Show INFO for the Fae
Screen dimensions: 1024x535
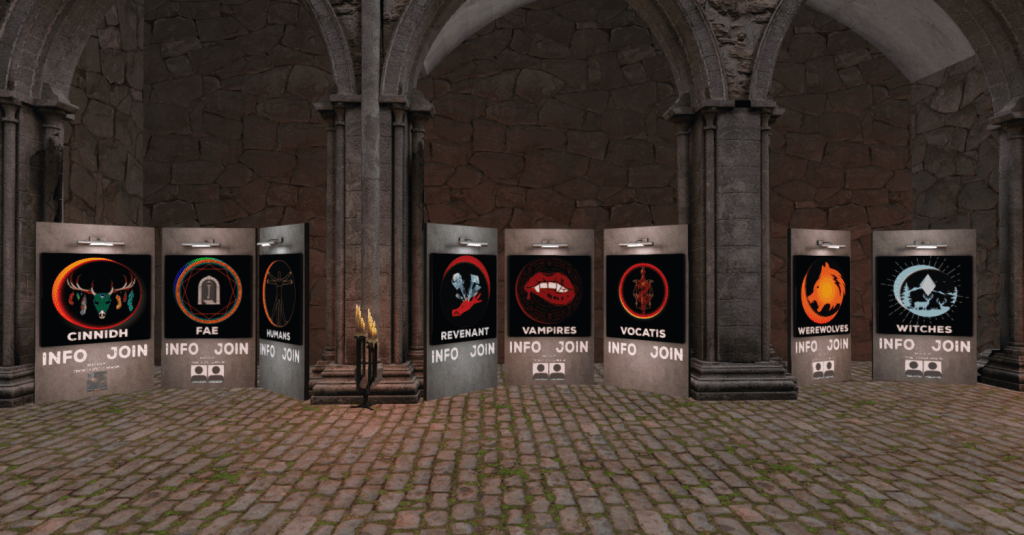pyautogui.click(x=182, y=349)
